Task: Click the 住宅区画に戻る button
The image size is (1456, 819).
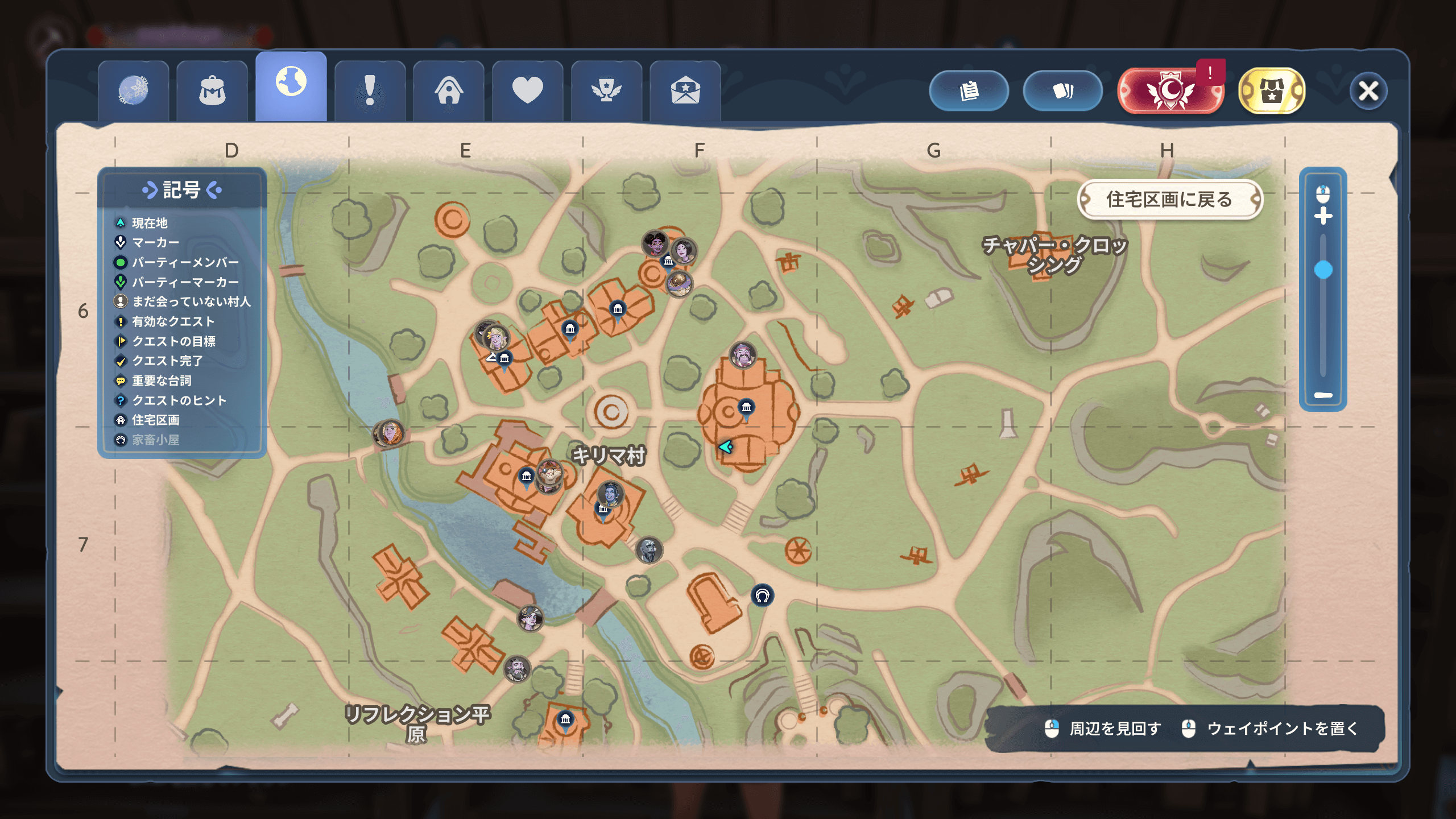Action: (1169, 200)
